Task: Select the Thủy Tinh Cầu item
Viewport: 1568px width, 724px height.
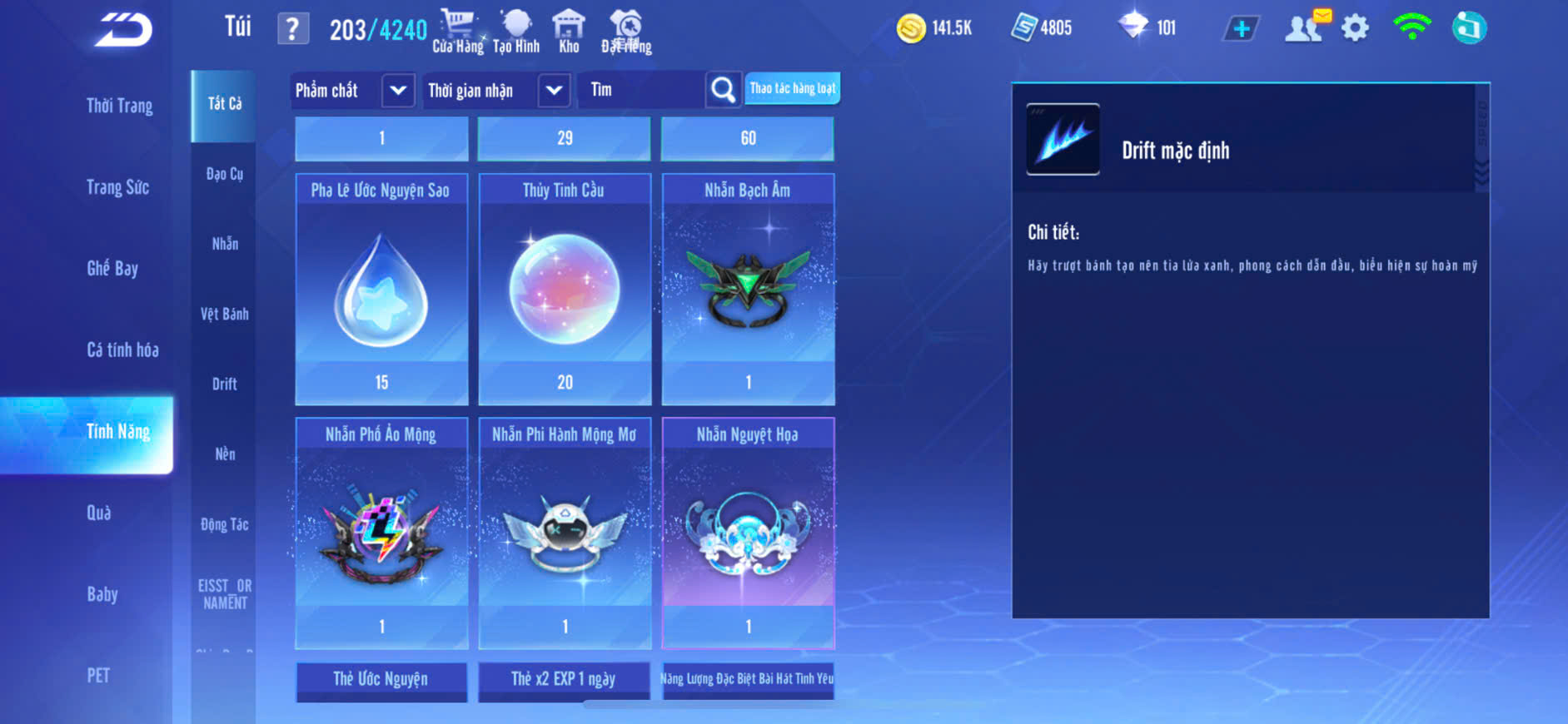Action: (565, 289)
